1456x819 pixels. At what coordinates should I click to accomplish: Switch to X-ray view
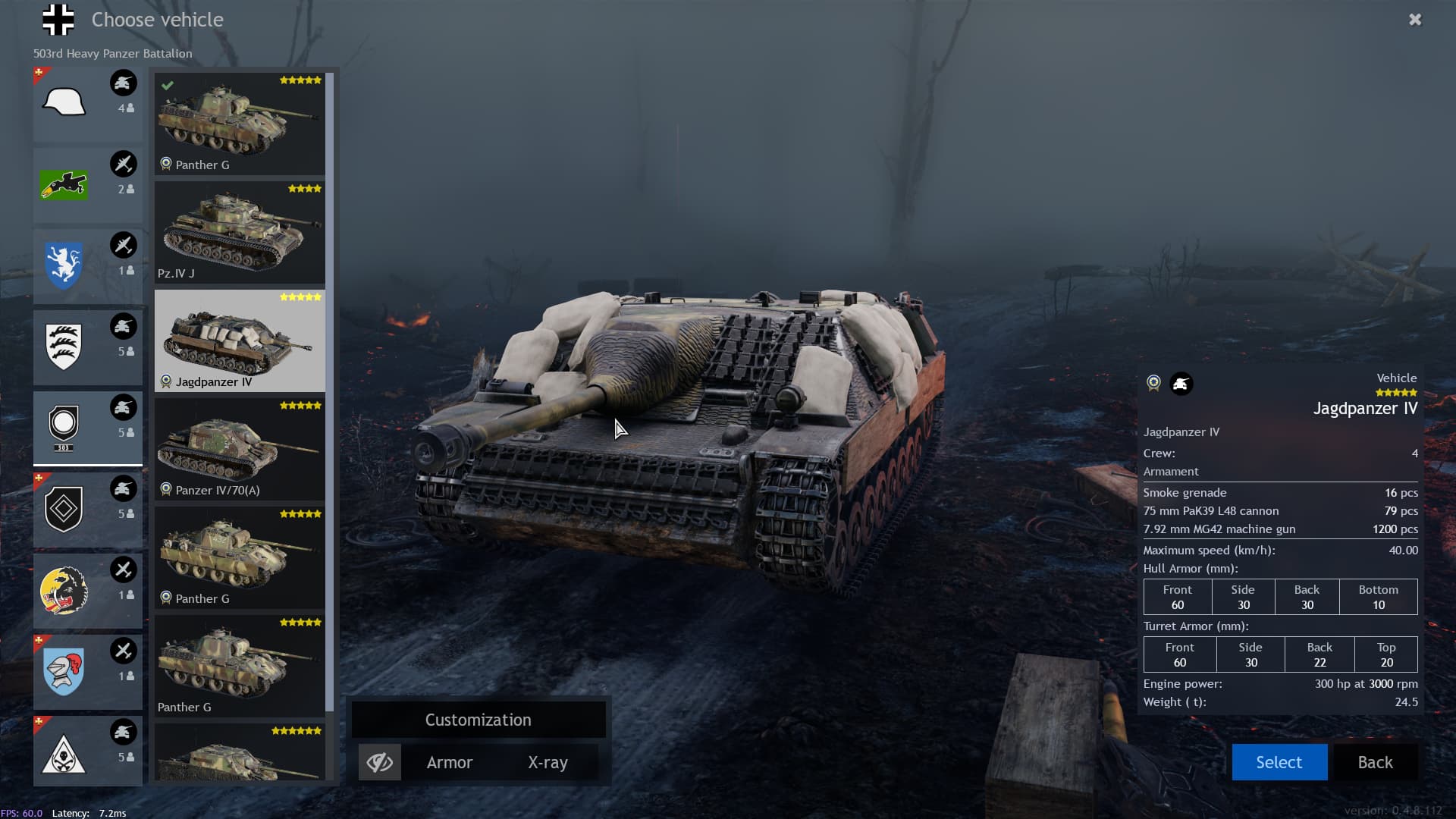(548, 762)
